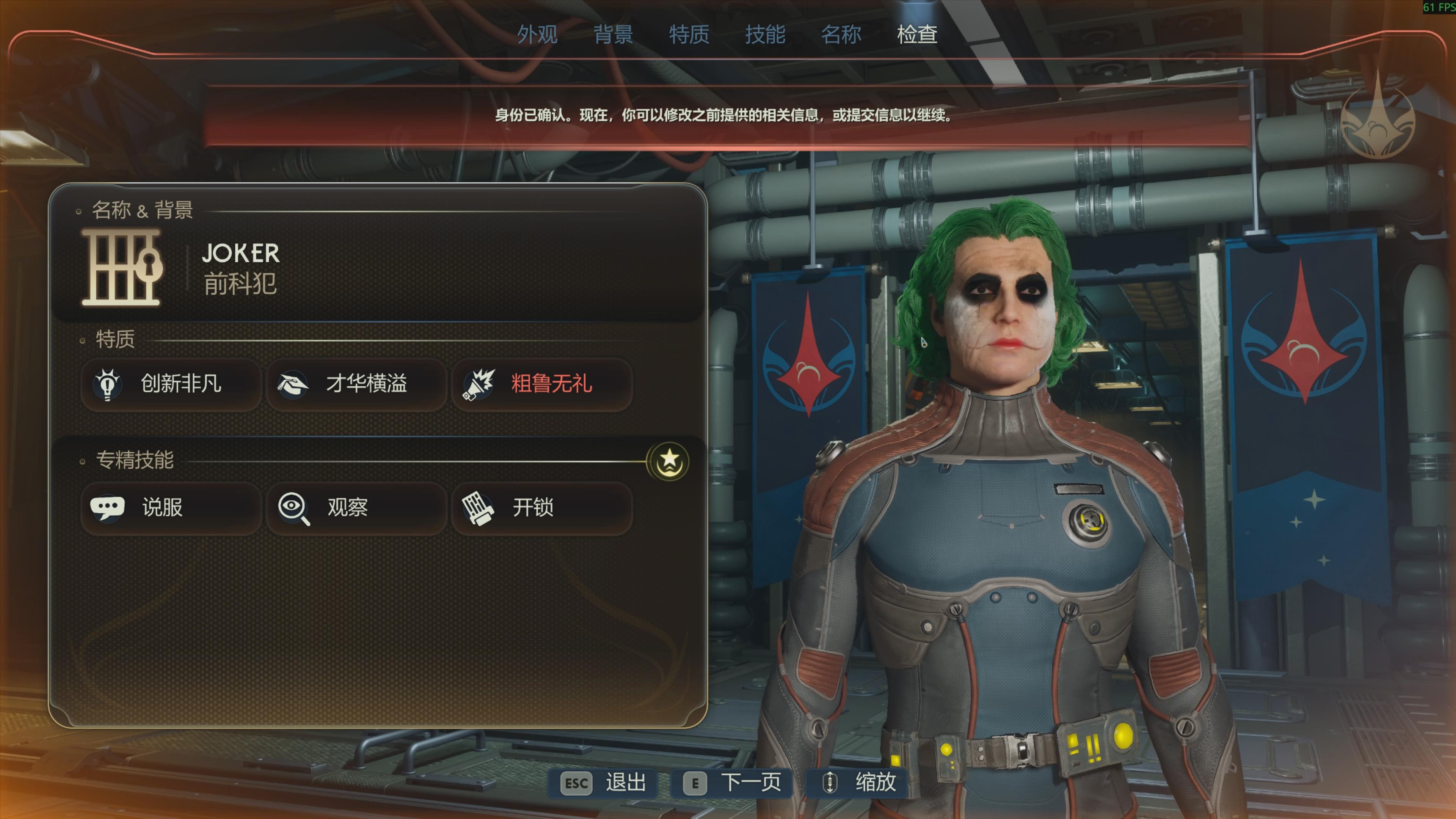Click the gold star specialization badge
The width and height of the screenshot is (1456, 819).
pyautogui.click(x=668, y=461)
